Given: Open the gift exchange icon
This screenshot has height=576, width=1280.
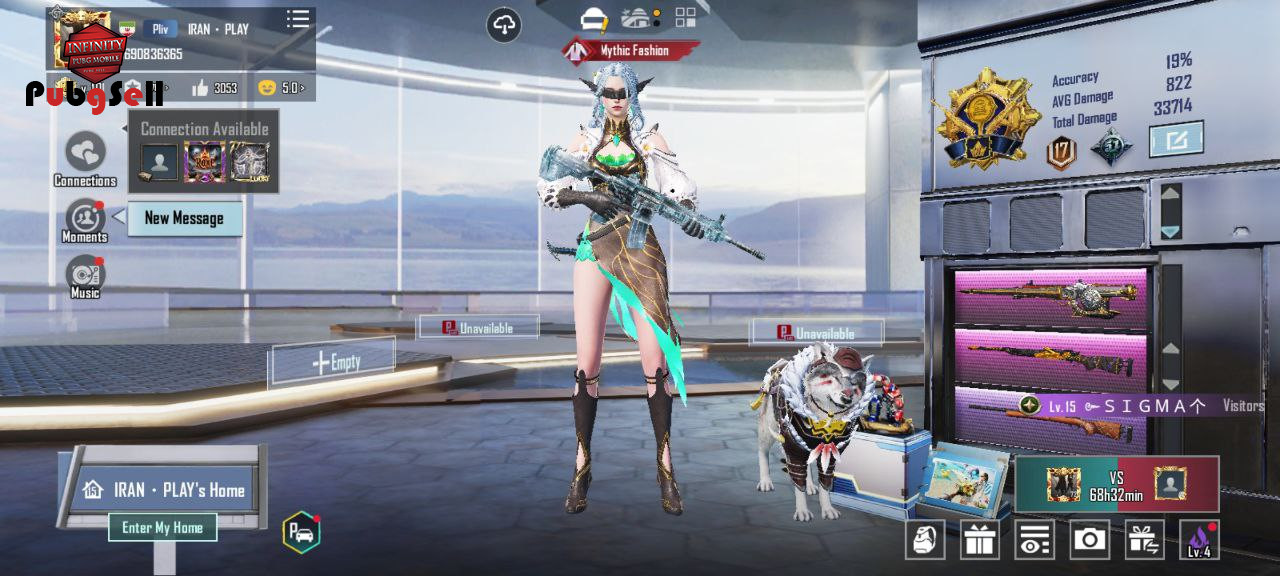Looking at the screenshot, I should [1144, 540].
